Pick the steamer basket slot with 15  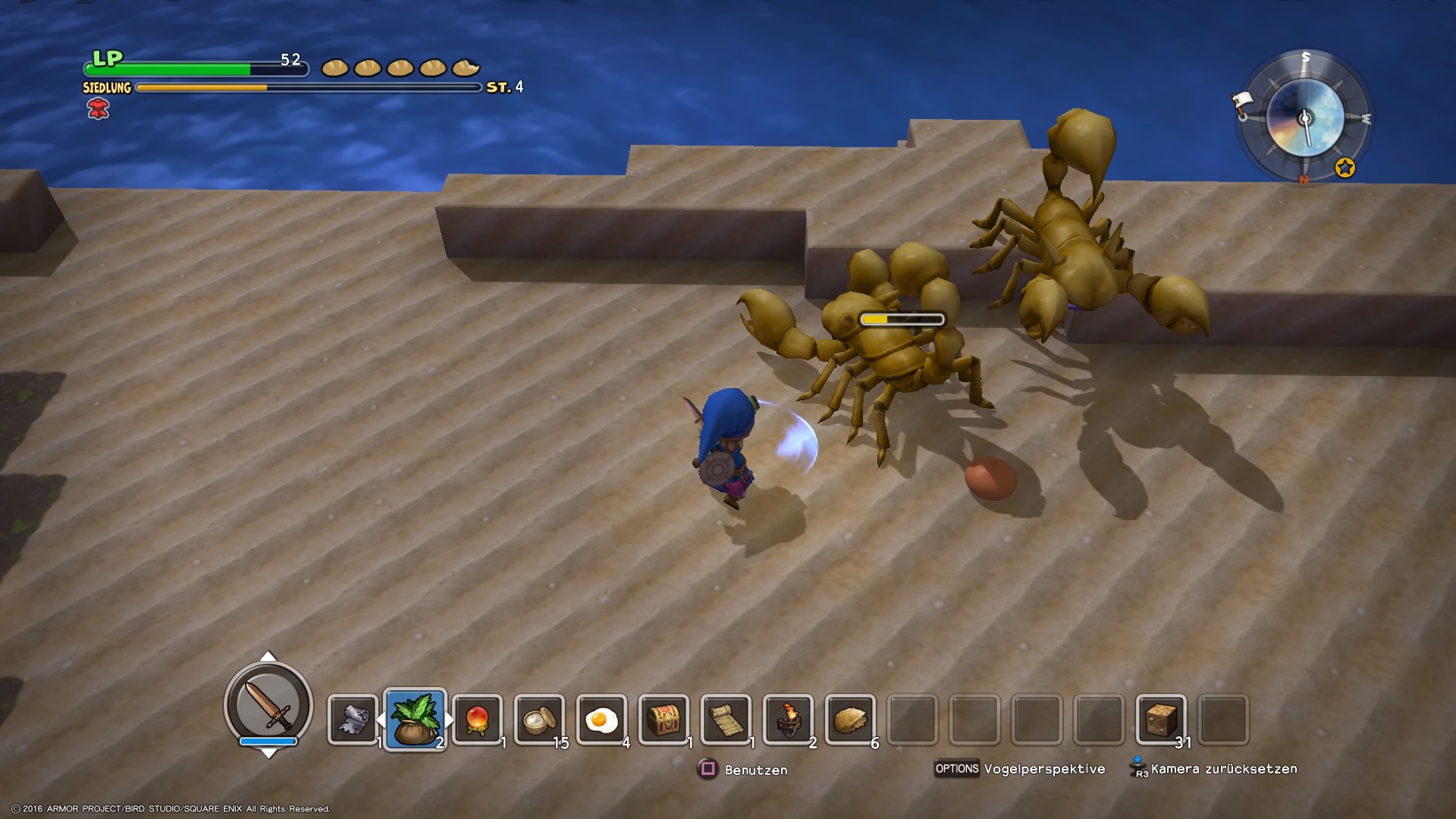(x=540, y=720)
